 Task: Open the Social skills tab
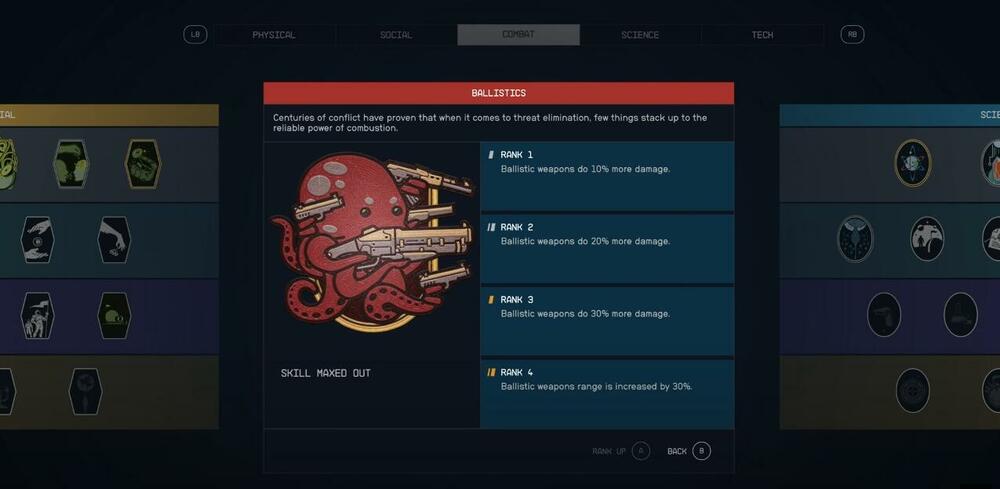pyautogui.click(x=396, y=35)
